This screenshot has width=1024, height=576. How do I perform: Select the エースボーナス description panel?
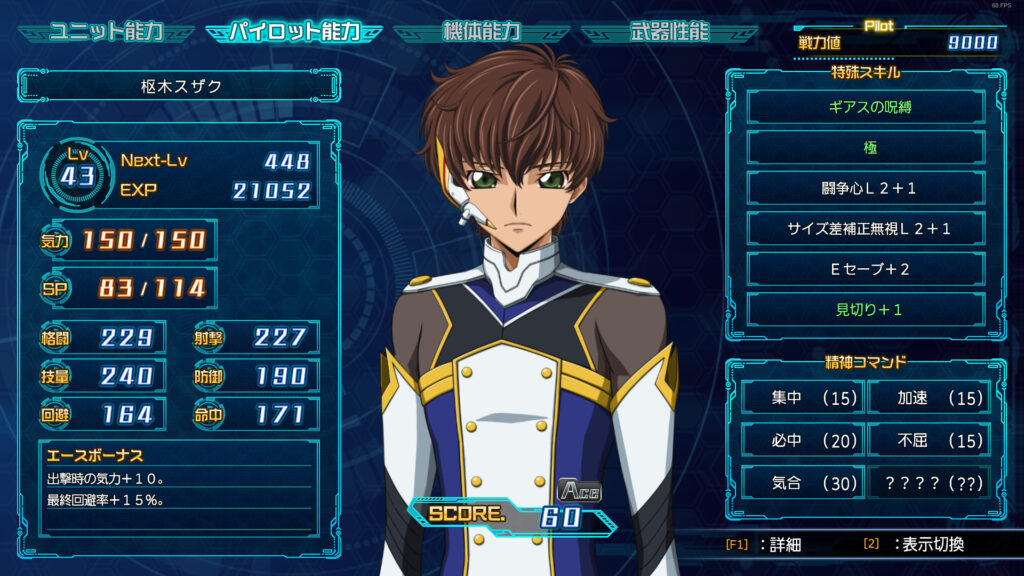(x=180, y=487)
